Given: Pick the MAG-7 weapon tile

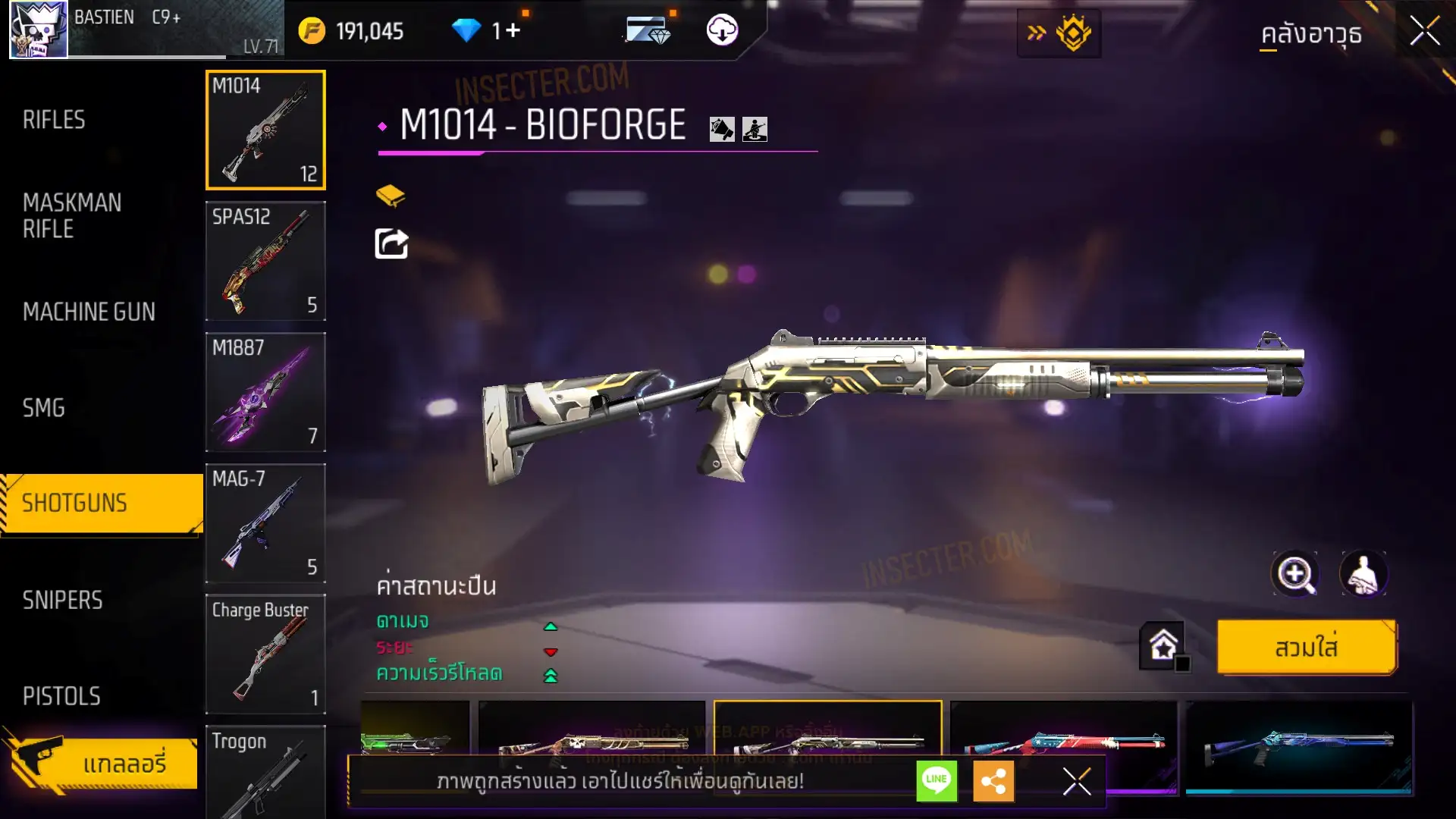Looking at the screenshot, I should (x=265, y=523).
